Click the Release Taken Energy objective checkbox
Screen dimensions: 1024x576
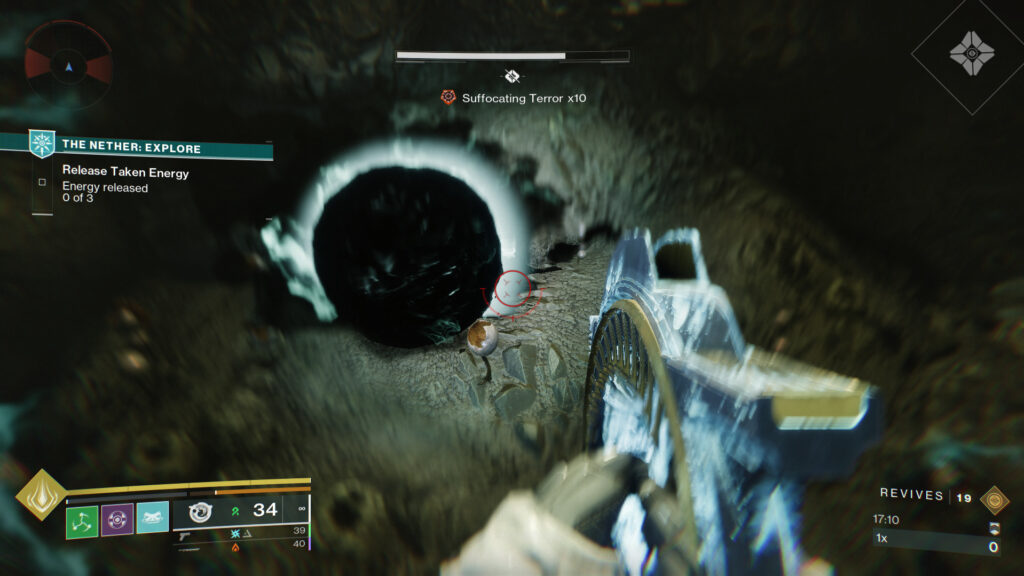click(x=41, y=183)
